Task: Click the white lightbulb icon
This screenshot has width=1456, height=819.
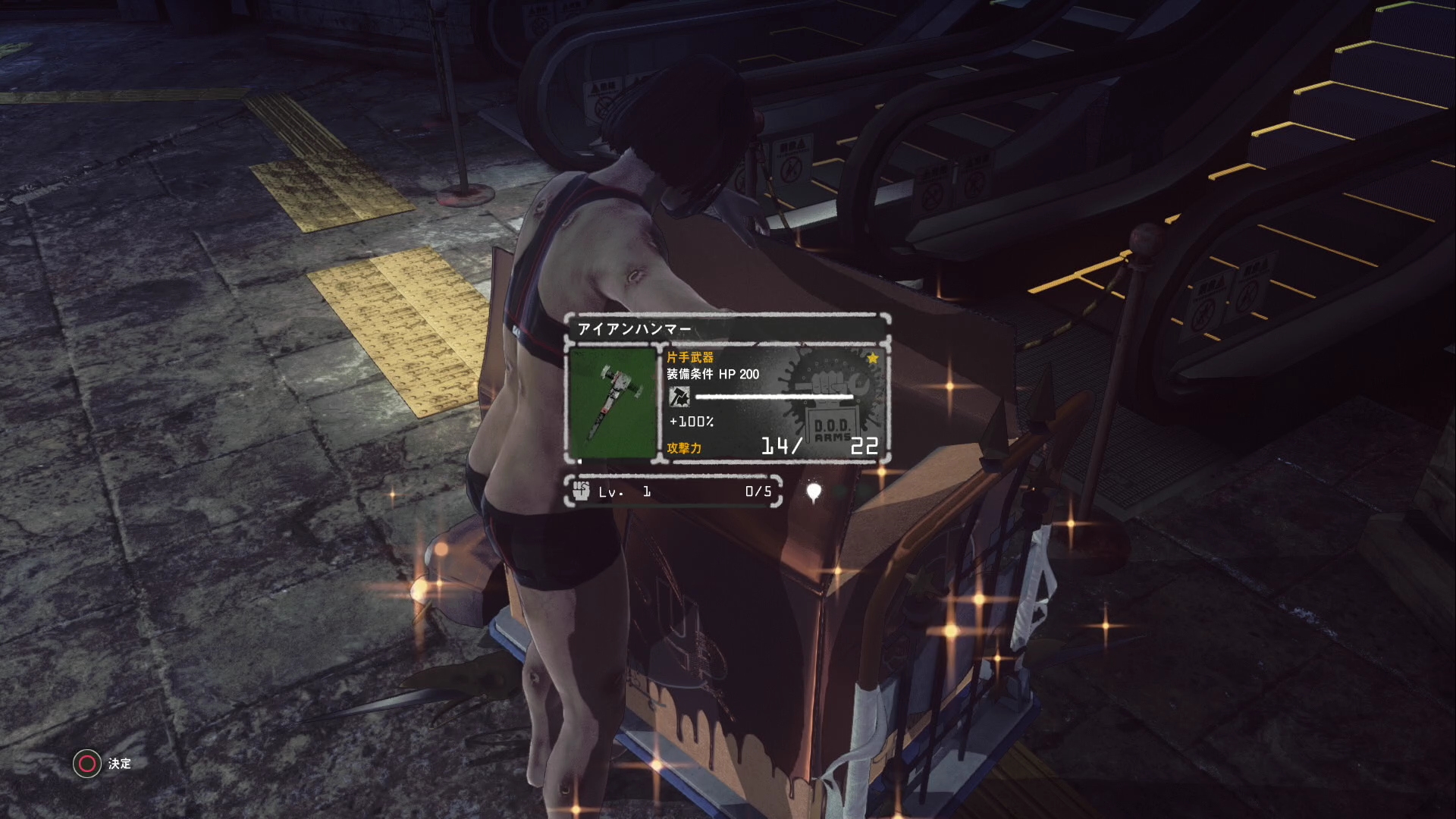Action: pyautogui.click(x=814, y=492)
